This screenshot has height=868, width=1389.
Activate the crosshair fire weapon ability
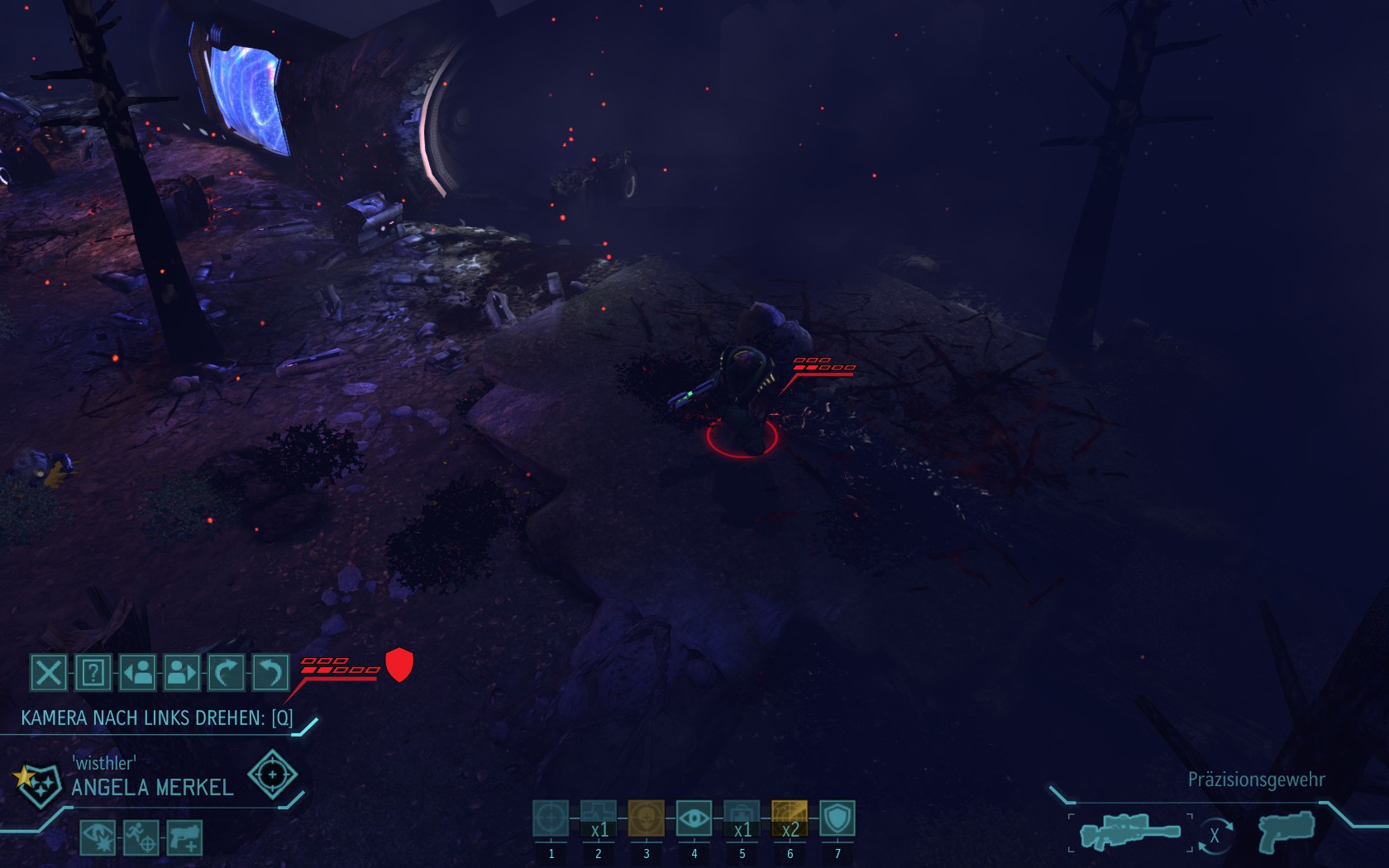551,818
